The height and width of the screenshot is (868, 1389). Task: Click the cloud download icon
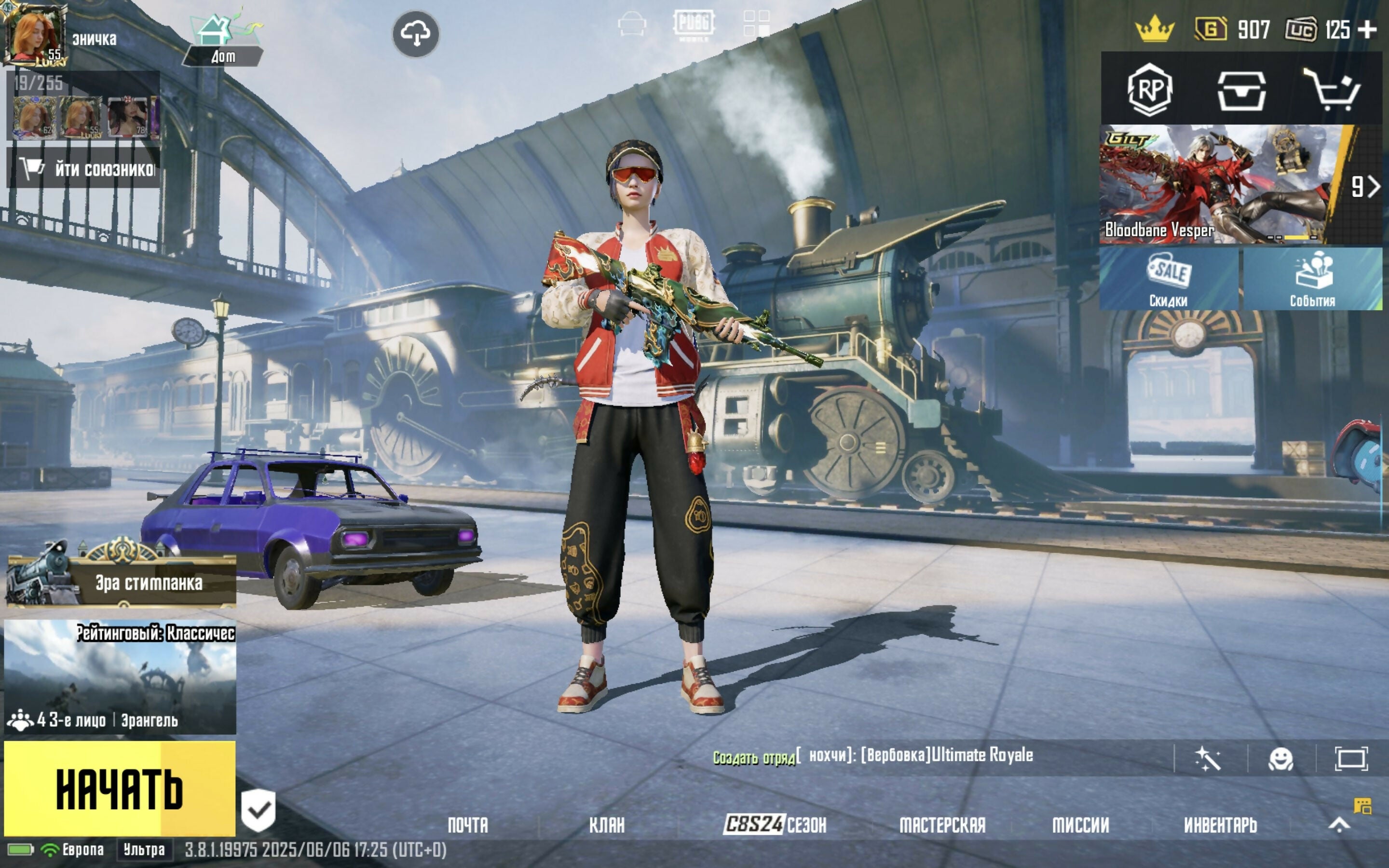[416, 34]
